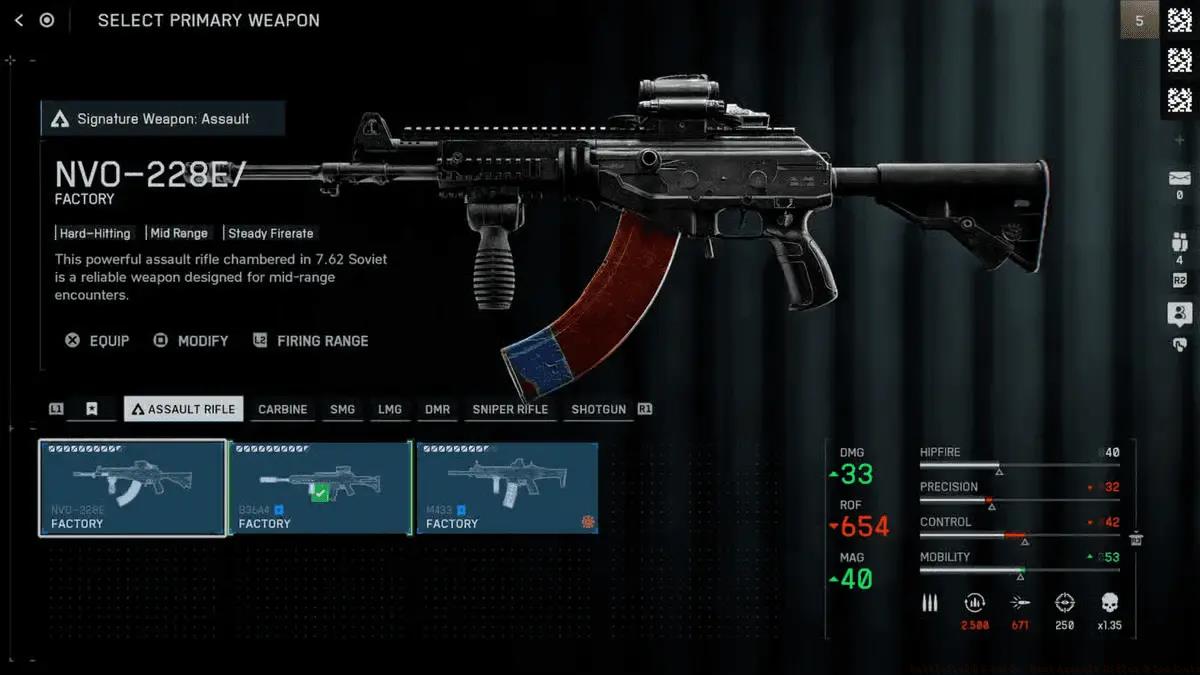1200x675 pixels.
Task: Open Modify for the NVO-228E
Action: pyautogui.click(x=191, y=341)
